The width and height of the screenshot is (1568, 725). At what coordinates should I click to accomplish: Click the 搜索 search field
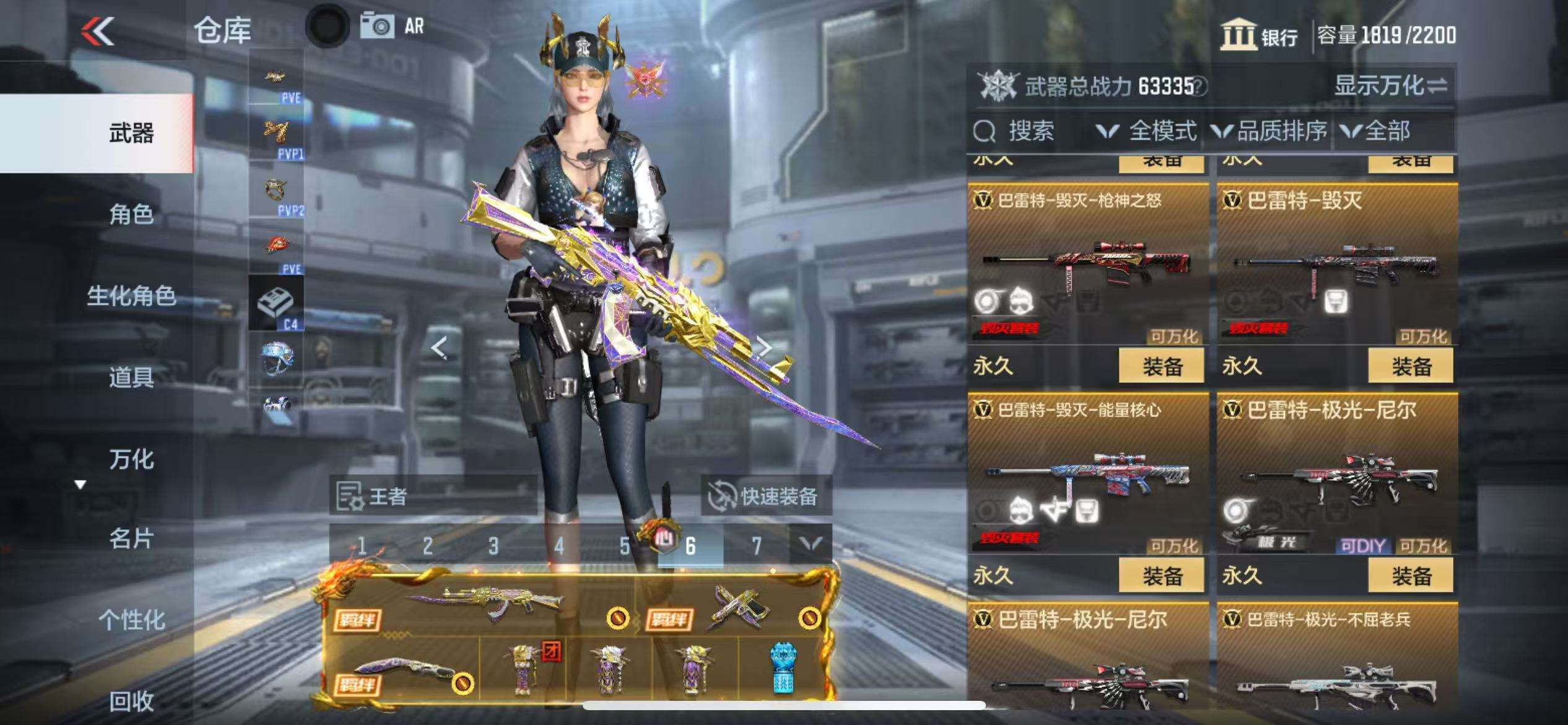pyautogui.click(x=1030, y=131)
